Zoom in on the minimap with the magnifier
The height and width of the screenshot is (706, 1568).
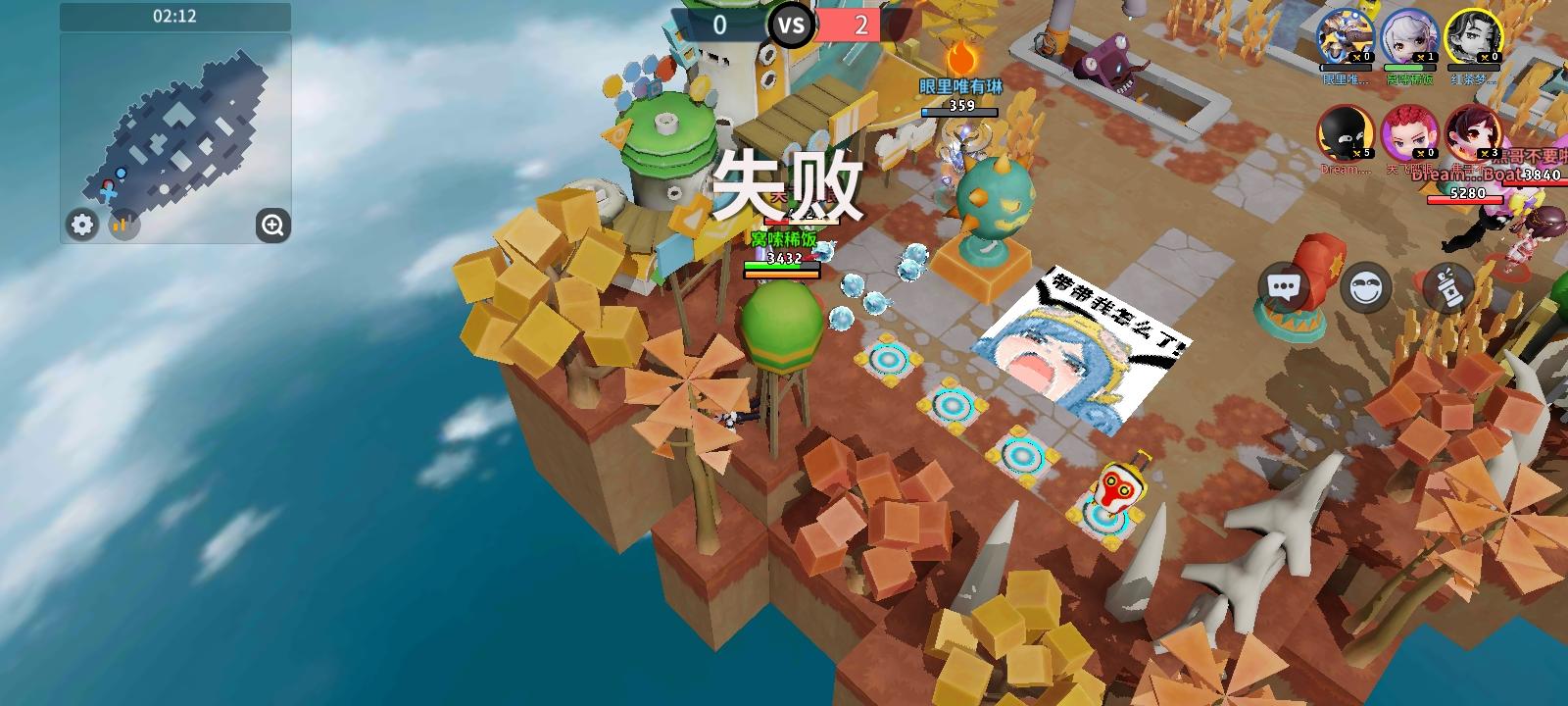pos(271,227)
